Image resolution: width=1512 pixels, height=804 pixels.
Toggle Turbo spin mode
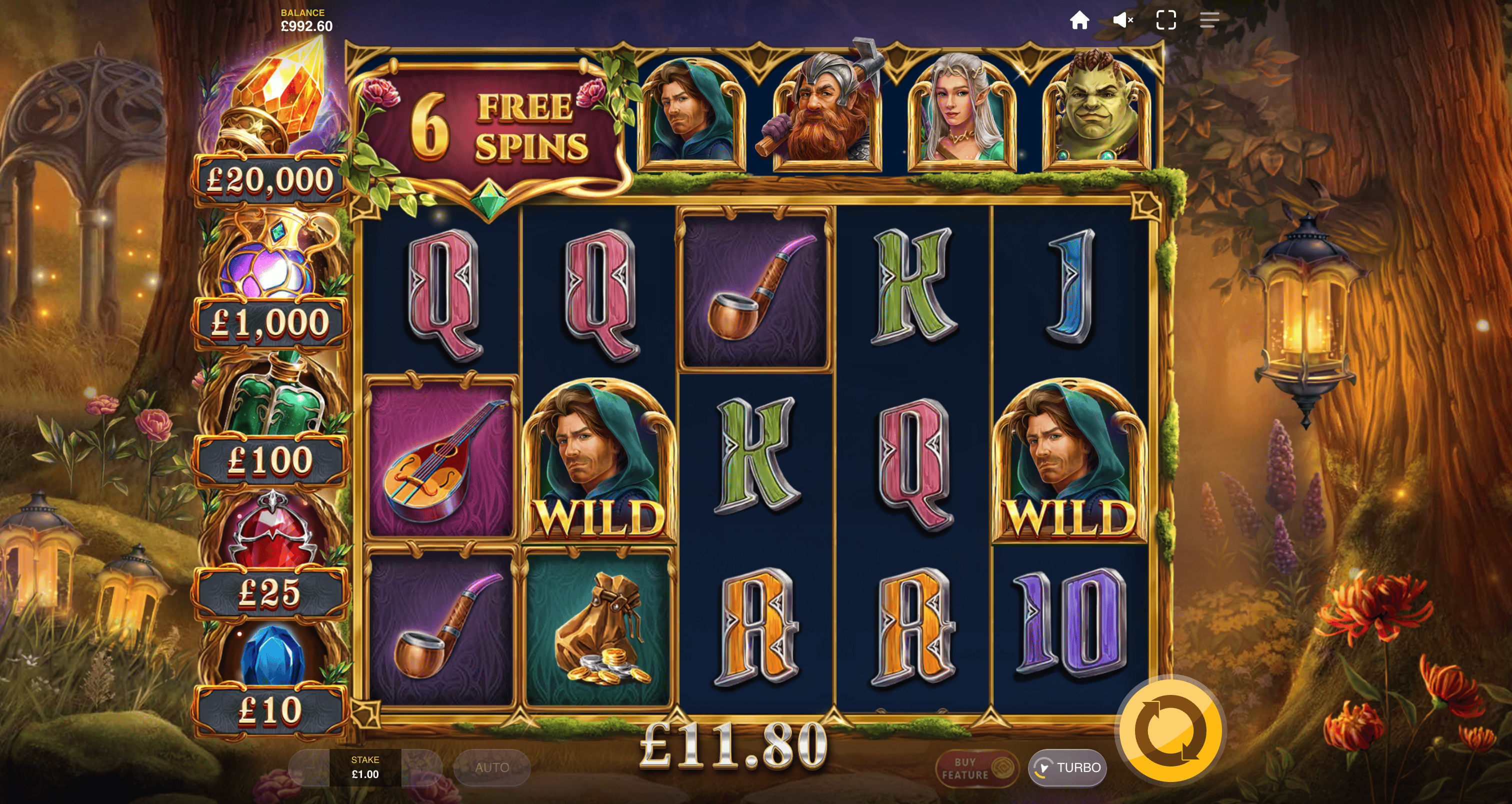[x=1067, y=767]
